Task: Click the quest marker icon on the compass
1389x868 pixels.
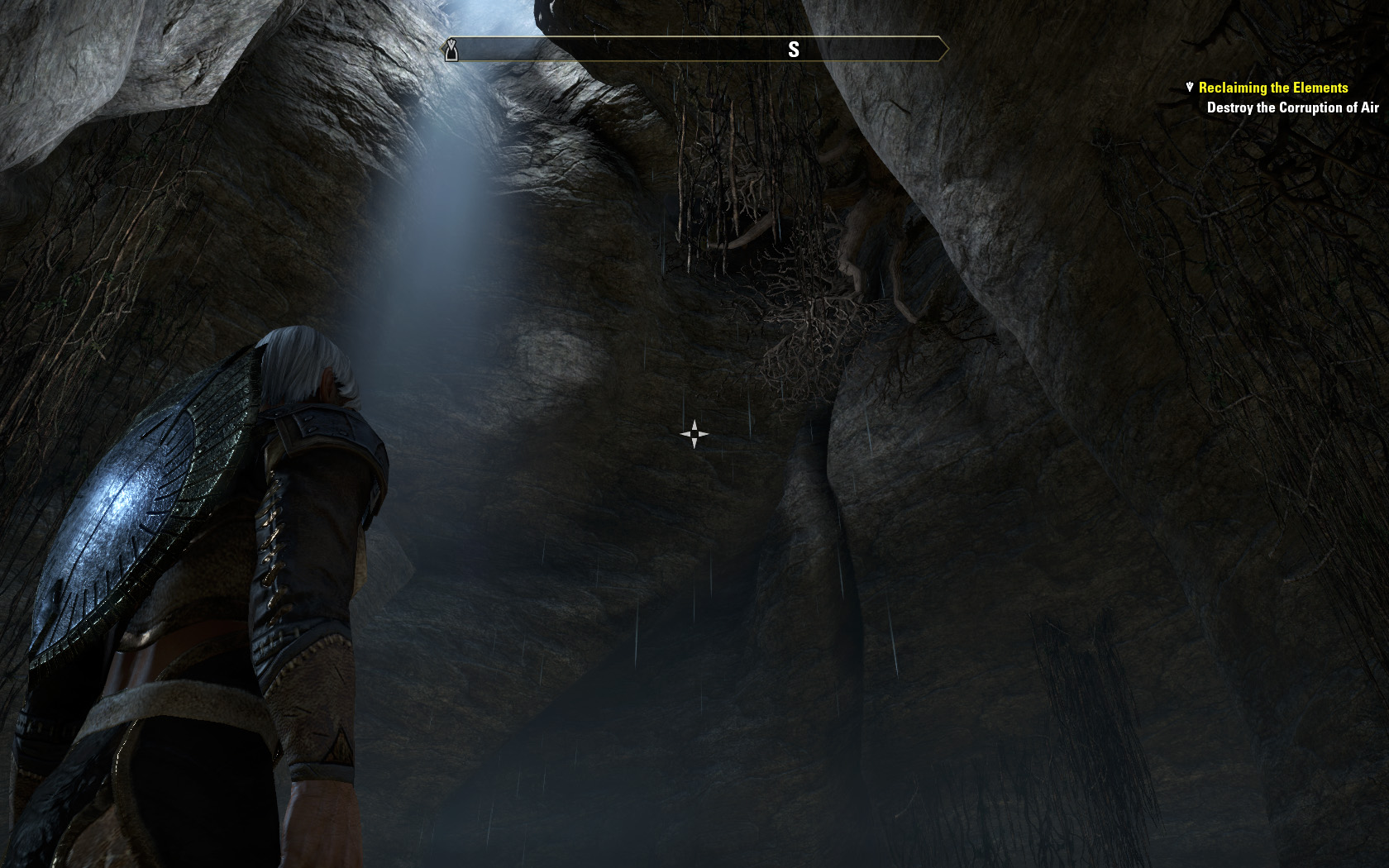Action: tap(451, 50)
